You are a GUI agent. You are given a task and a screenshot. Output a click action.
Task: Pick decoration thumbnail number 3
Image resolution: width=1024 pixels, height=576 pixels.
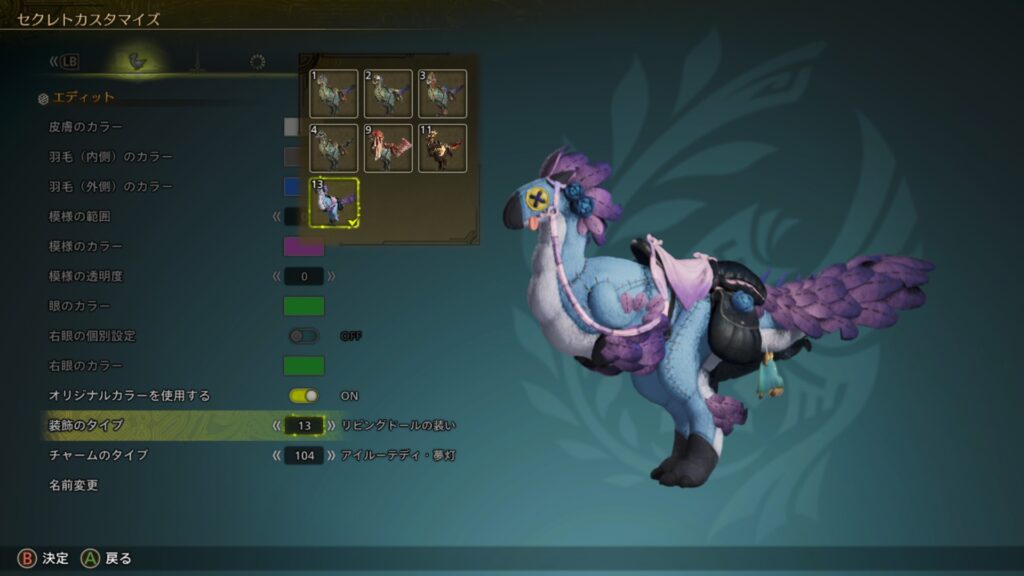click(x=442, y=93)
